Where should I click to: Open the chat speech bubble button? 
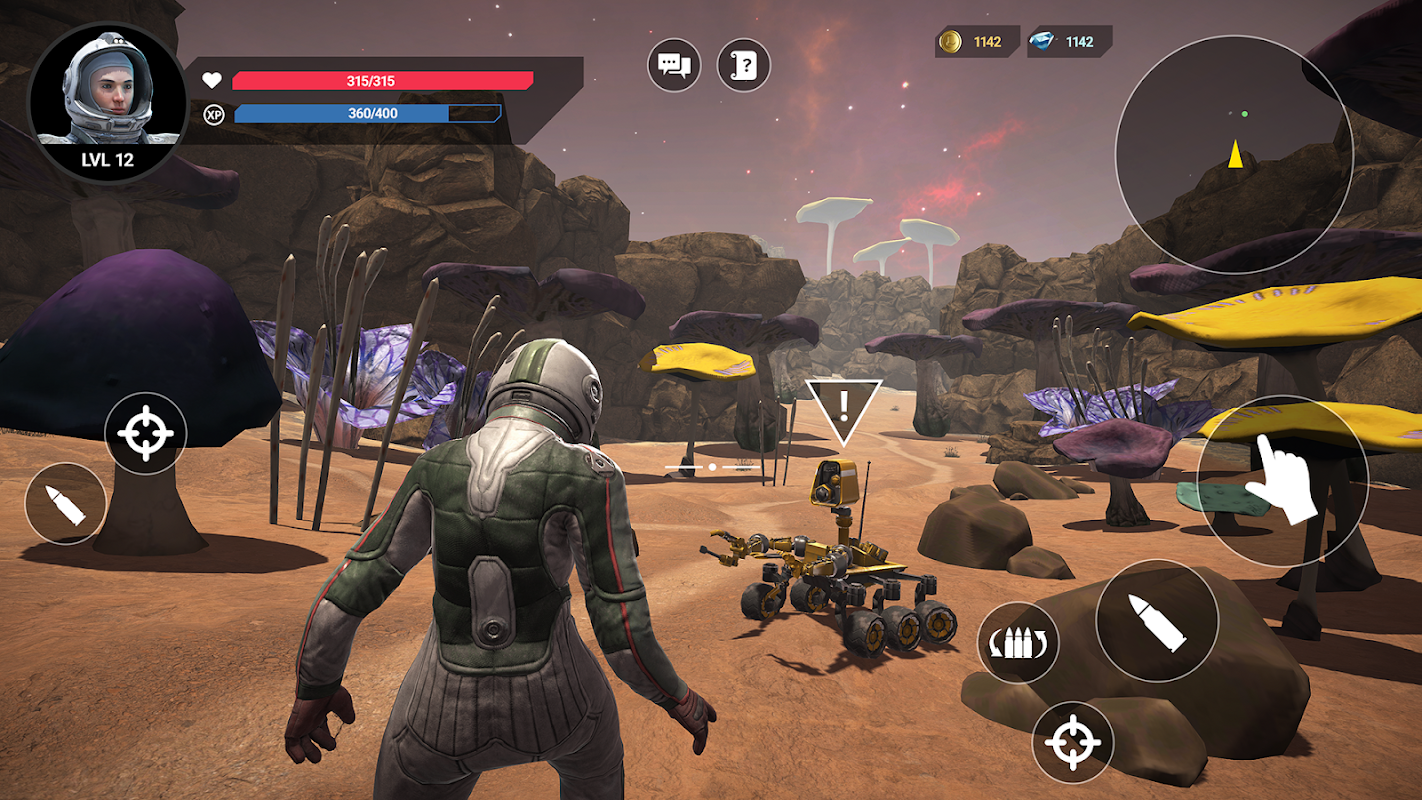click(674, 66)
